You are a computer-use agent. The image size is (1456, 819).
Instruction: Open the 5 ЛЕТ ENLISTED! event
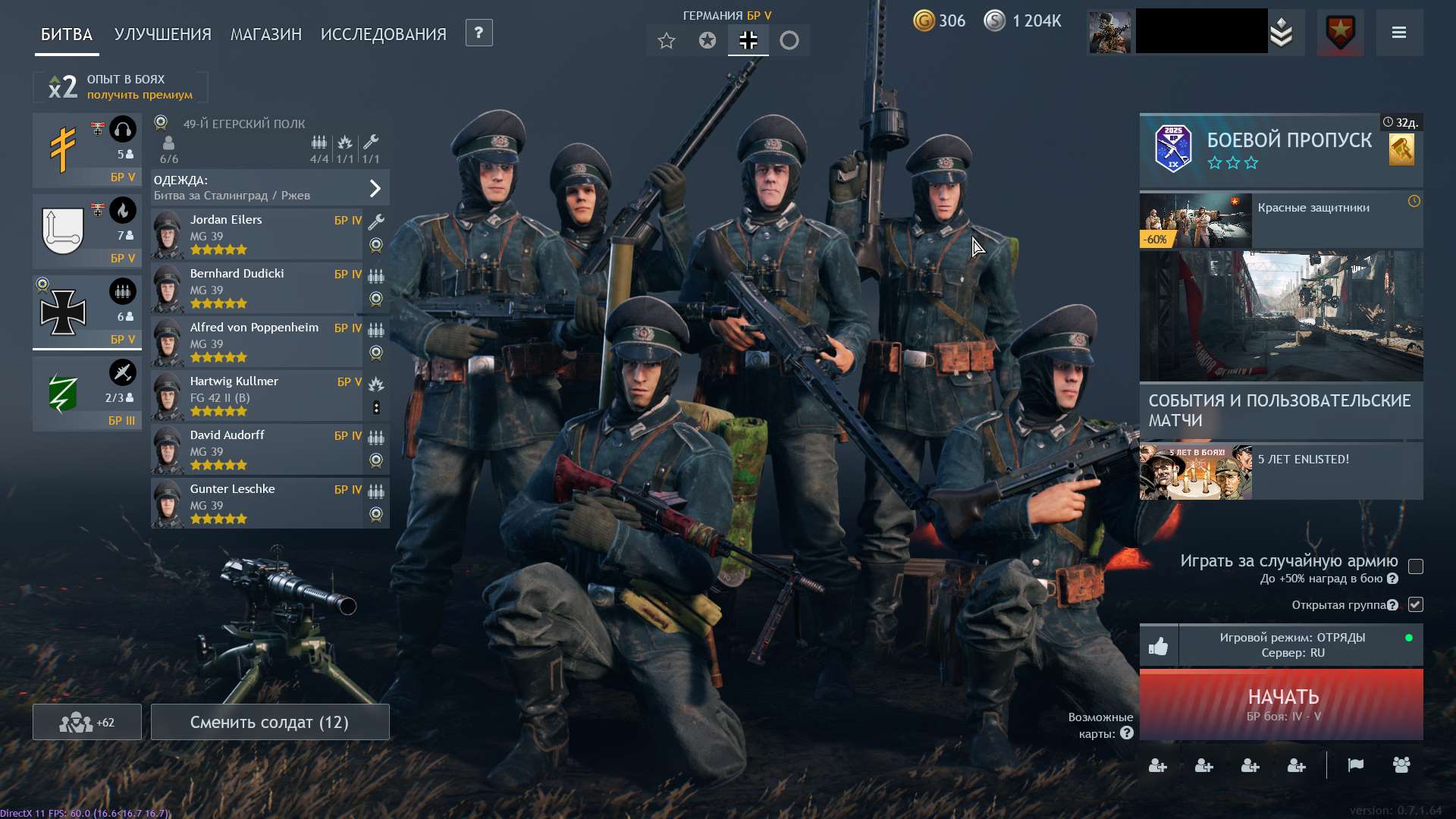coord(1280,472)
